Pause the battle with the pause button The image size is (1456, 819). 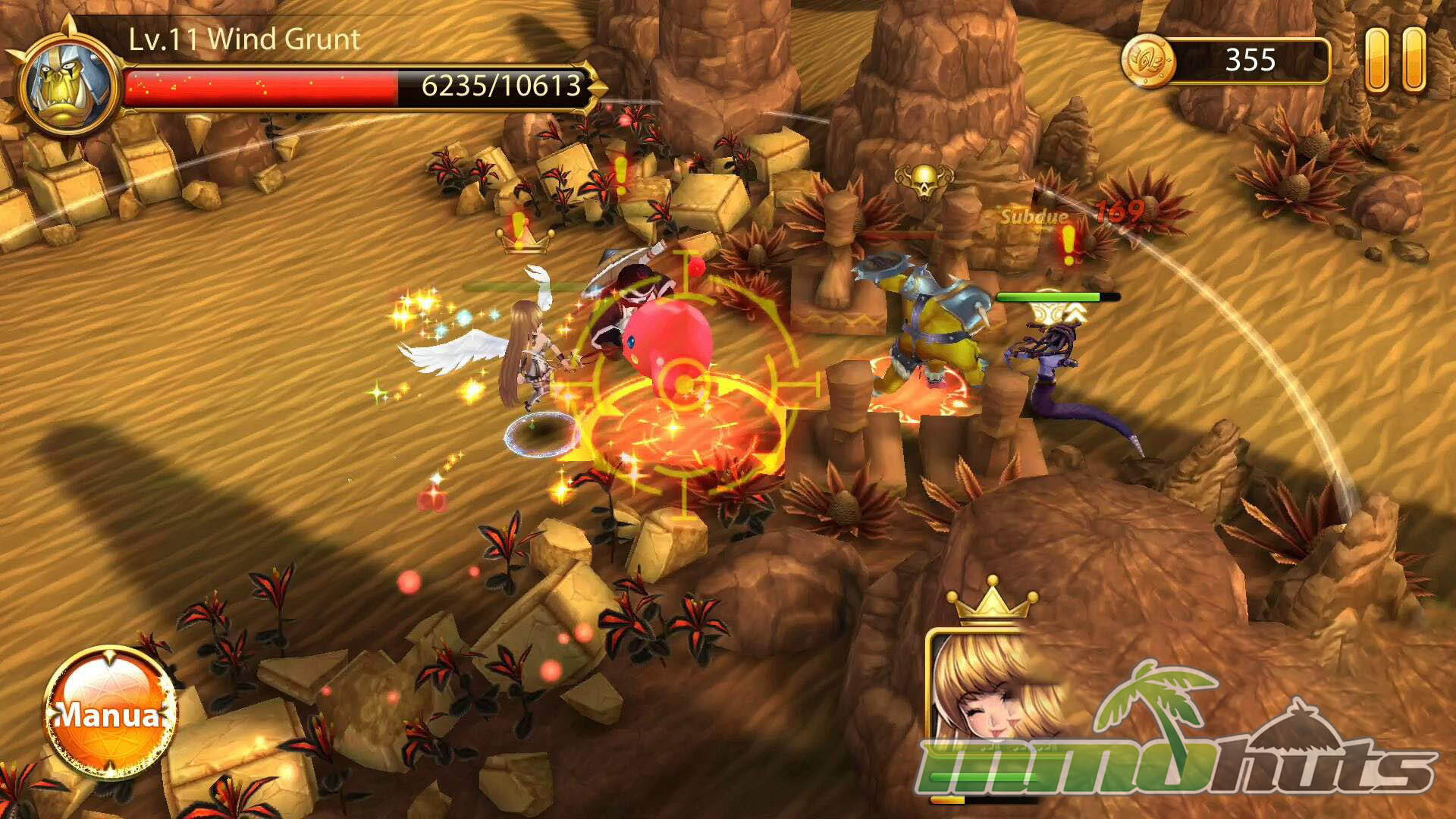(1395, 60)
